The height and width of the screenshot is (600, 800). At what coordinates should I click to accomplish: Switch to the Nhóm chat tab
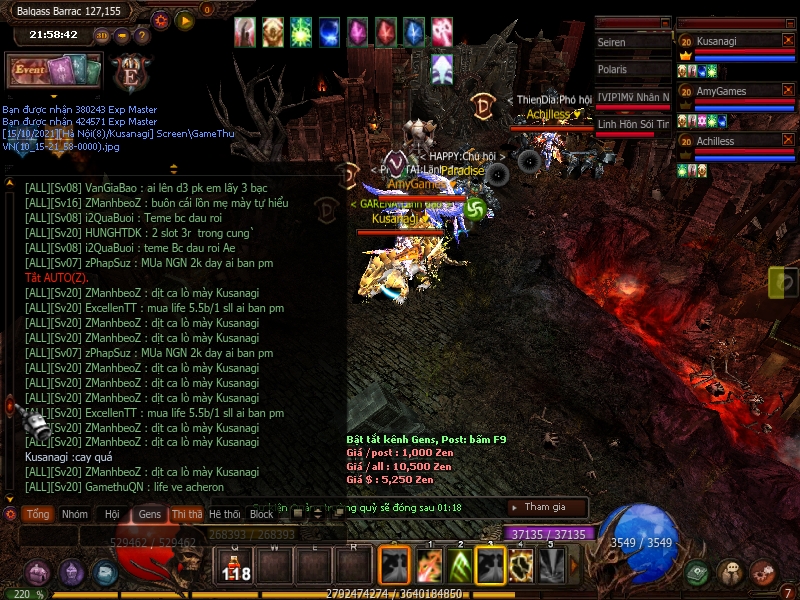point(75,514)
